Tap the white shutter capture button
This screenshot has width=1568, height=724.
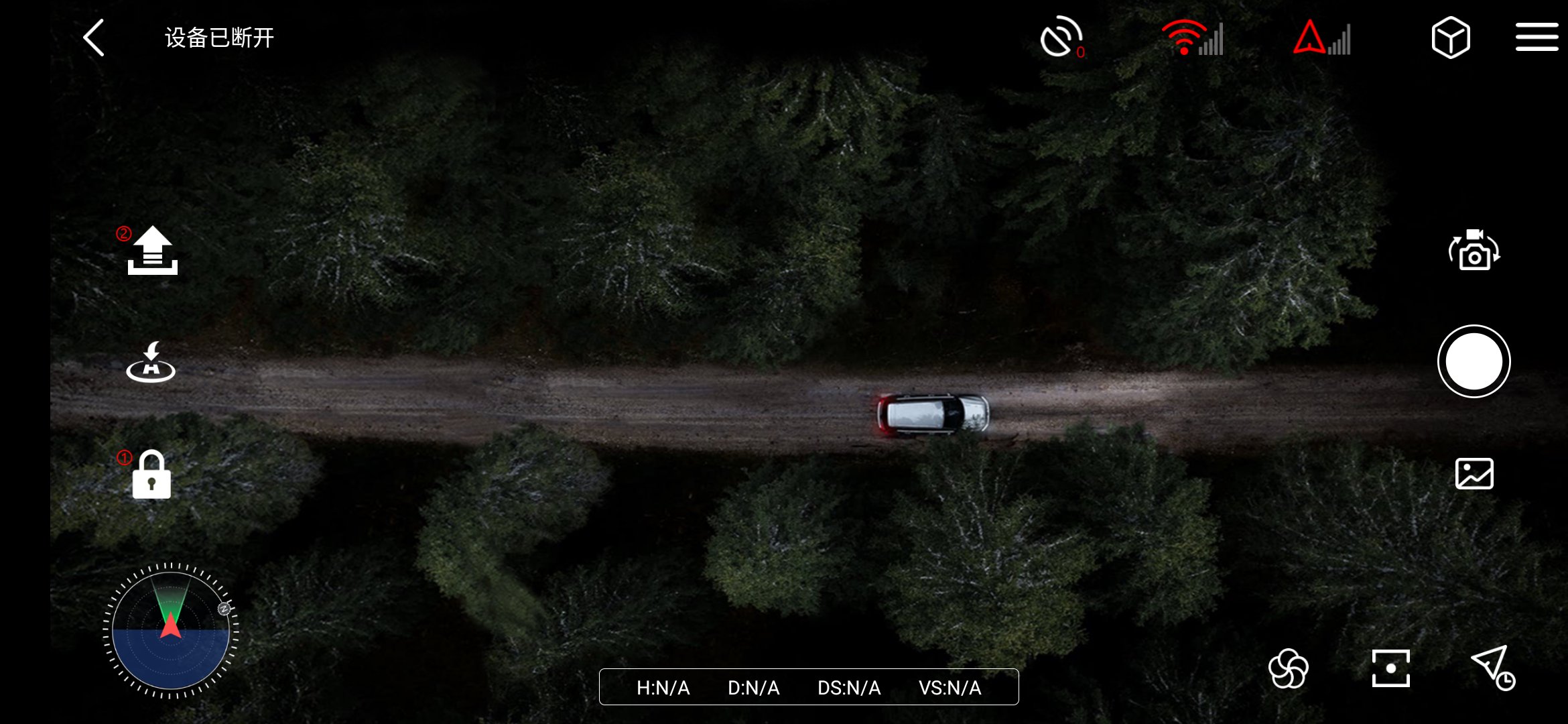coord(1474,361)
